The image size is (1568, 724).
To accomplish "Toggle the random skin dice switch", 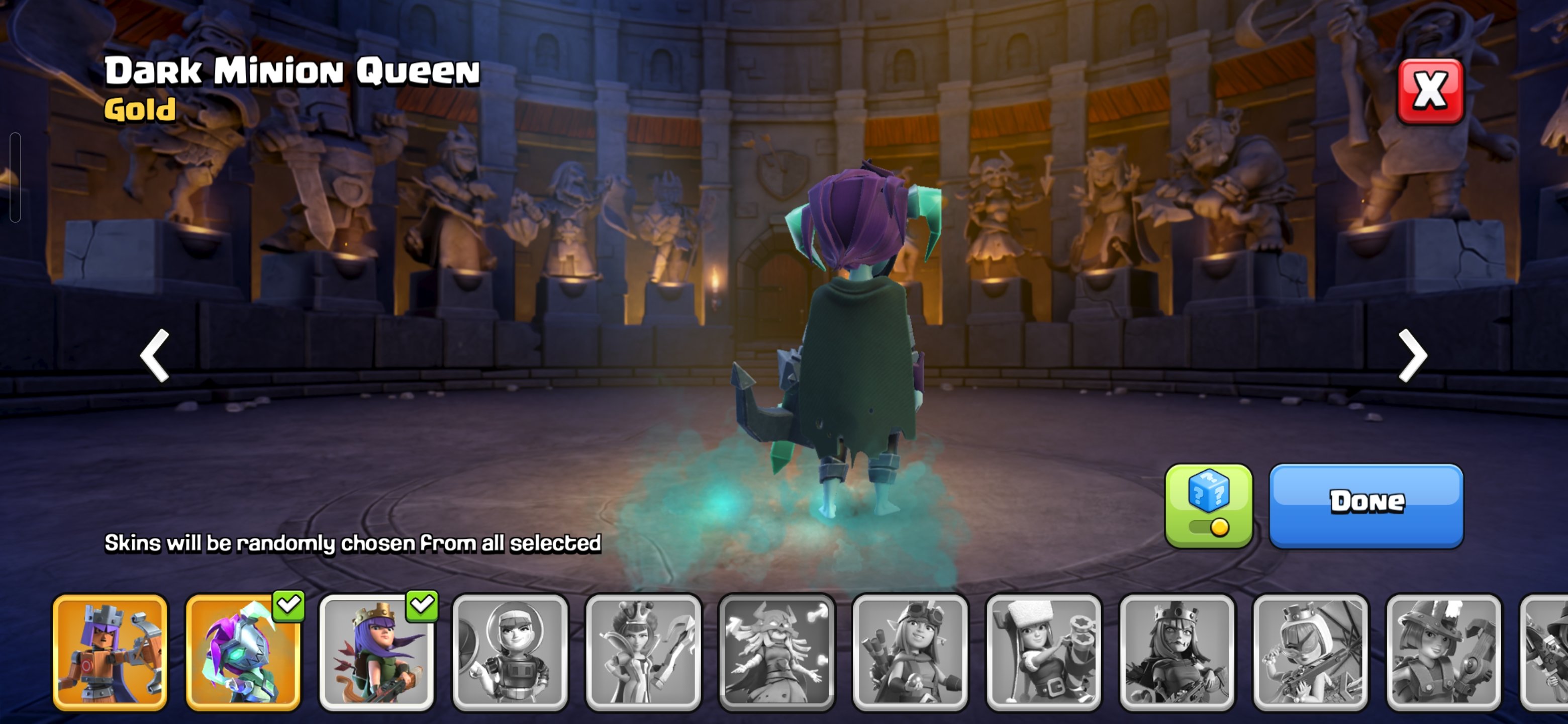I will [1208, 506].
